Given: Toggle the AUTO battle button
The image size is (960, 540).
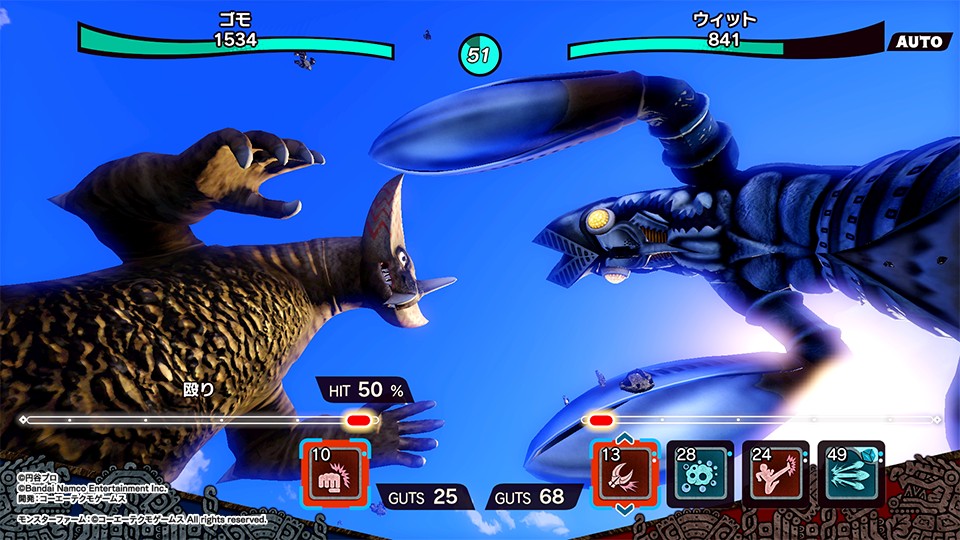Looking at the screenshot, I should [920, 42].
